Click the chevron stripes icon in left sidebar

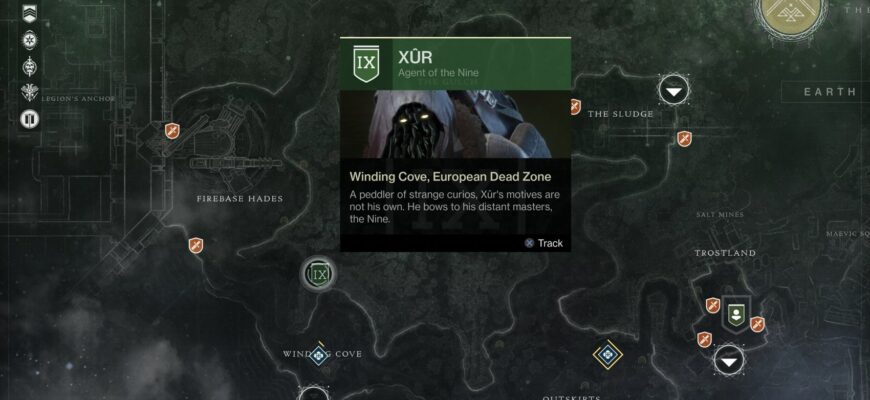(28, 14)
